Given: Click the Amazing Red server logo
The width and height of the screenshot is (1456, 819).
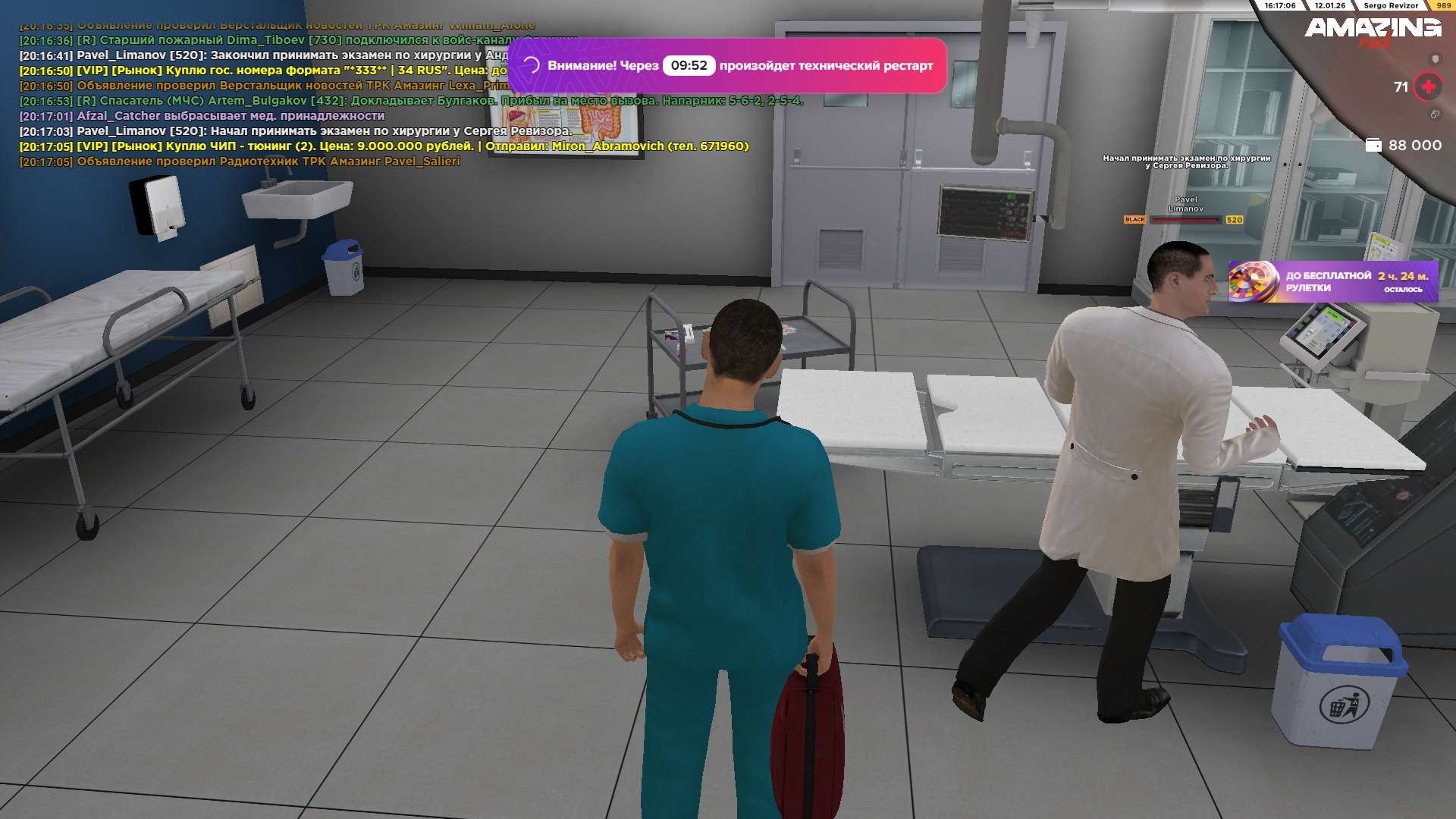Looking at the screenshot, I should [x=1372, y=30].
